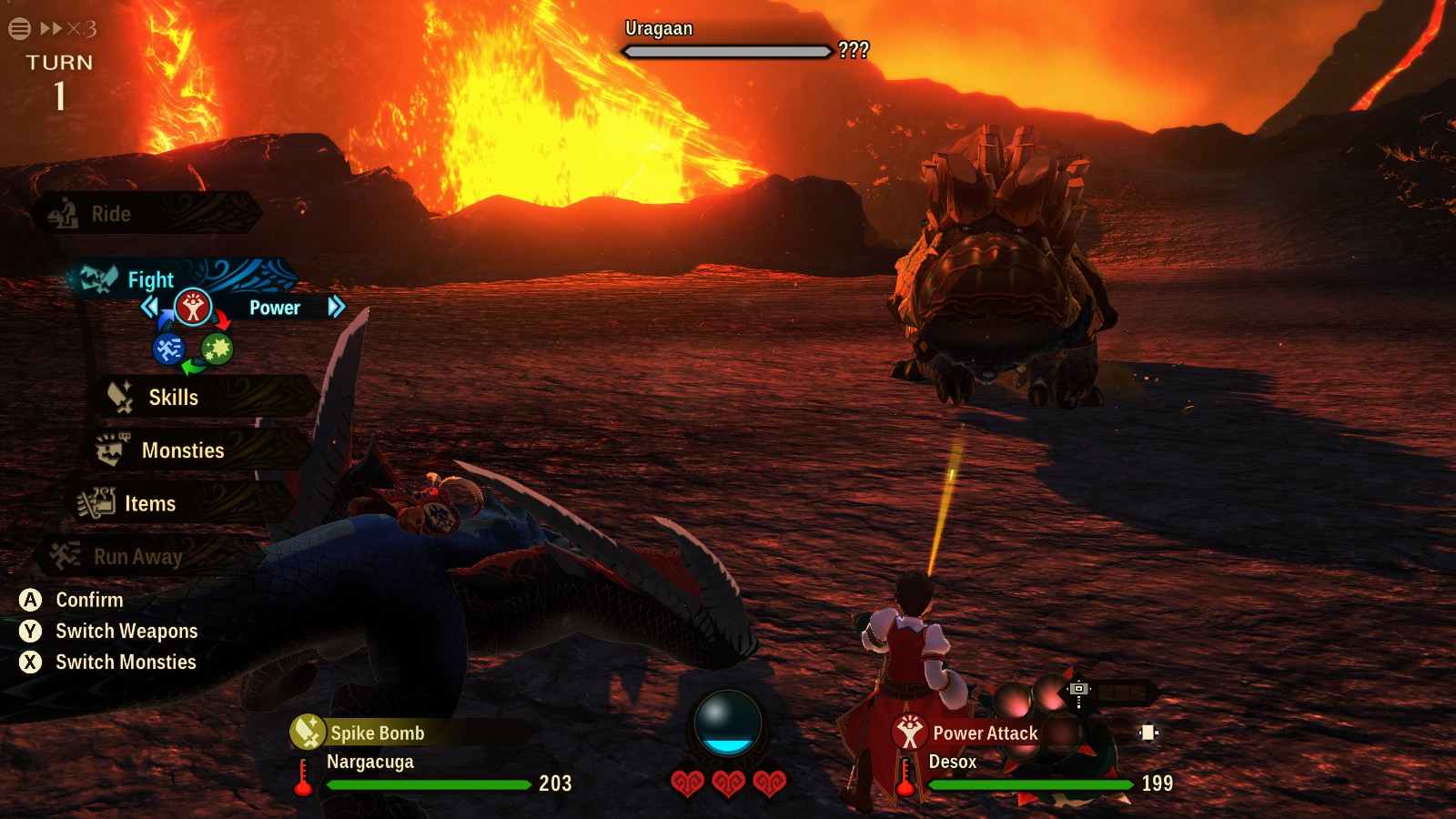Select the Run Away command

[138, 557]
